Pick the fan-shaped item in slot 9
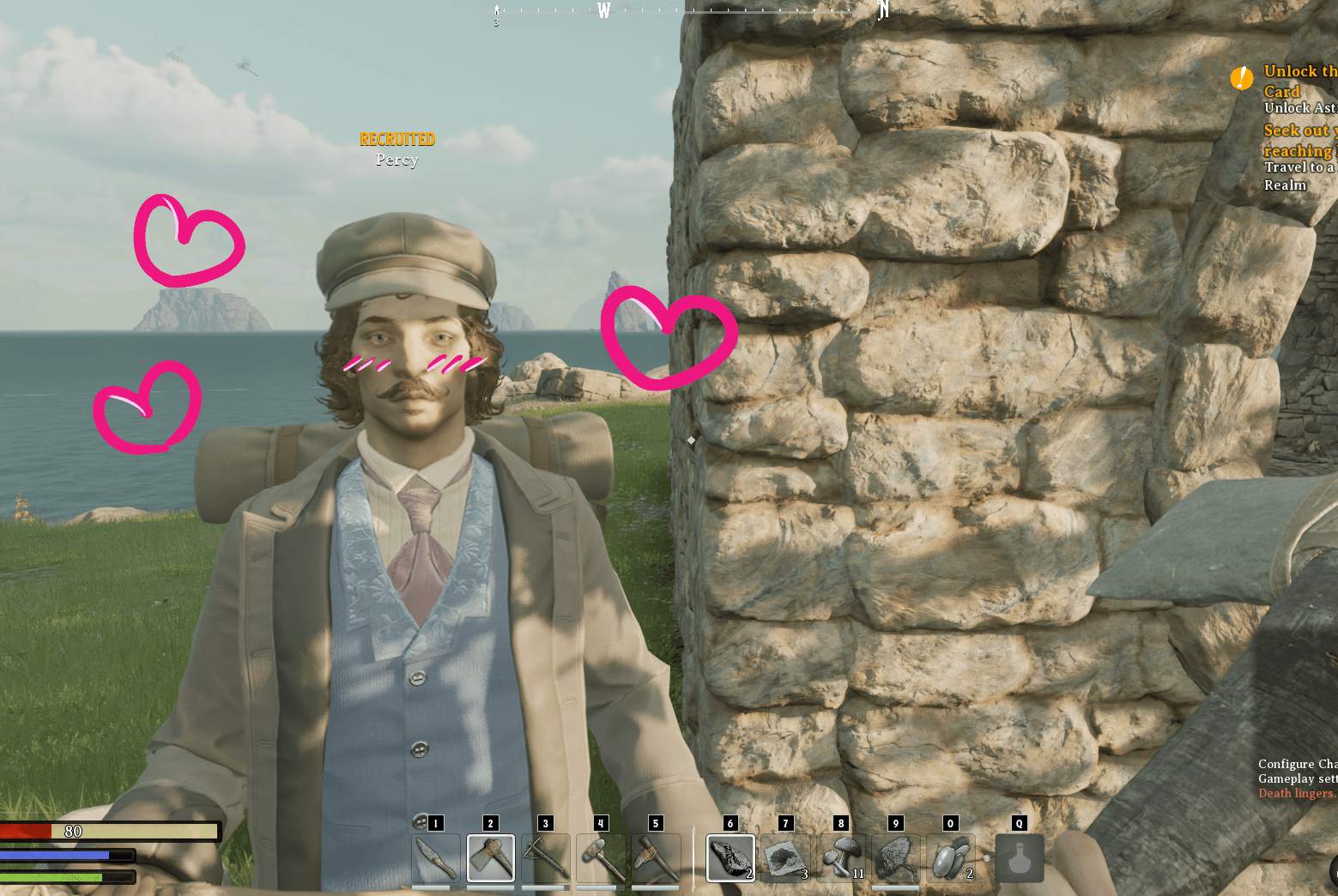Image resolution: width=1338 pixels, height=896 pixels. point(896,857)
